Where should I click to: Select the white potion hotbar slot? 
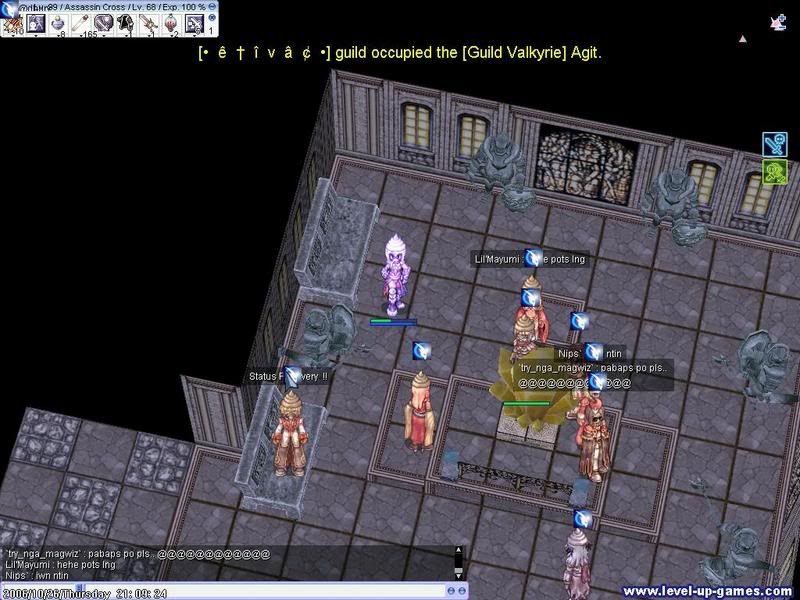[x=58, y=22]
